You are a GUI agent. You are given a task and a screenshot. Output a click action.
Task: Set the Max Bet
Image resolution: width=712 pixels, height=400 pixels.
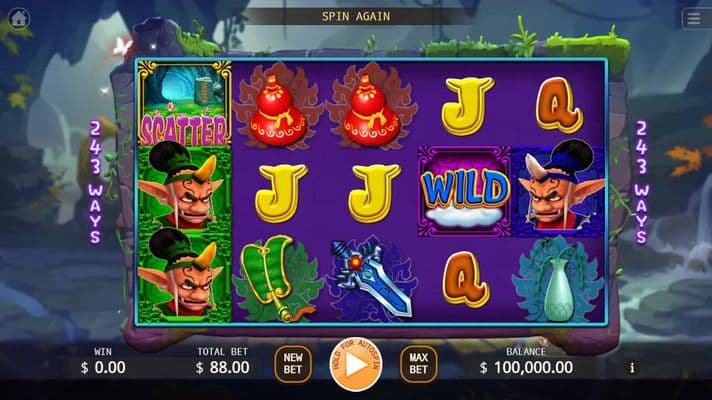[419, 364]
